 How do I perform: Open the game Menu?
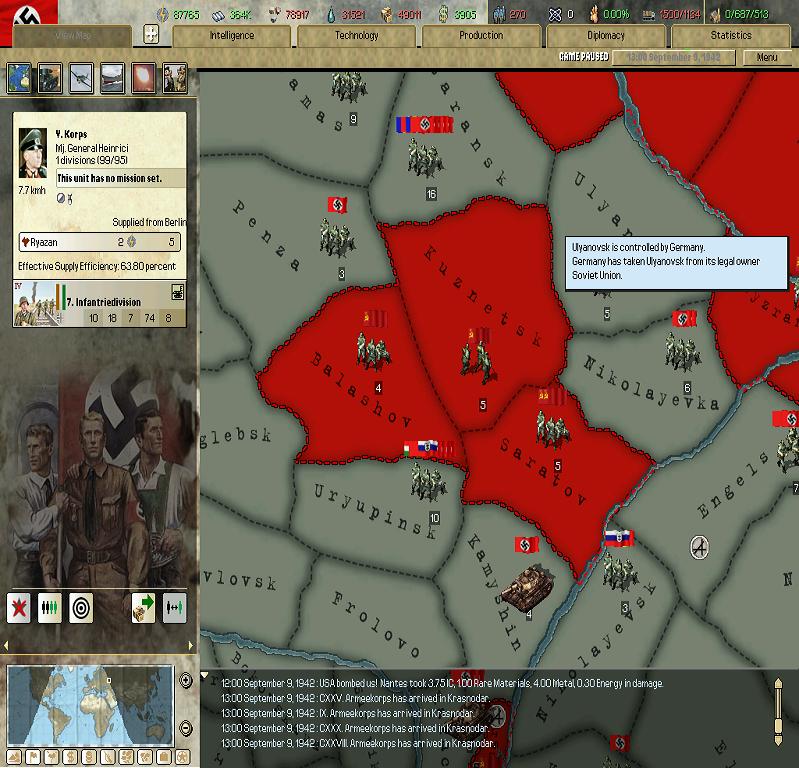point(767,57)
